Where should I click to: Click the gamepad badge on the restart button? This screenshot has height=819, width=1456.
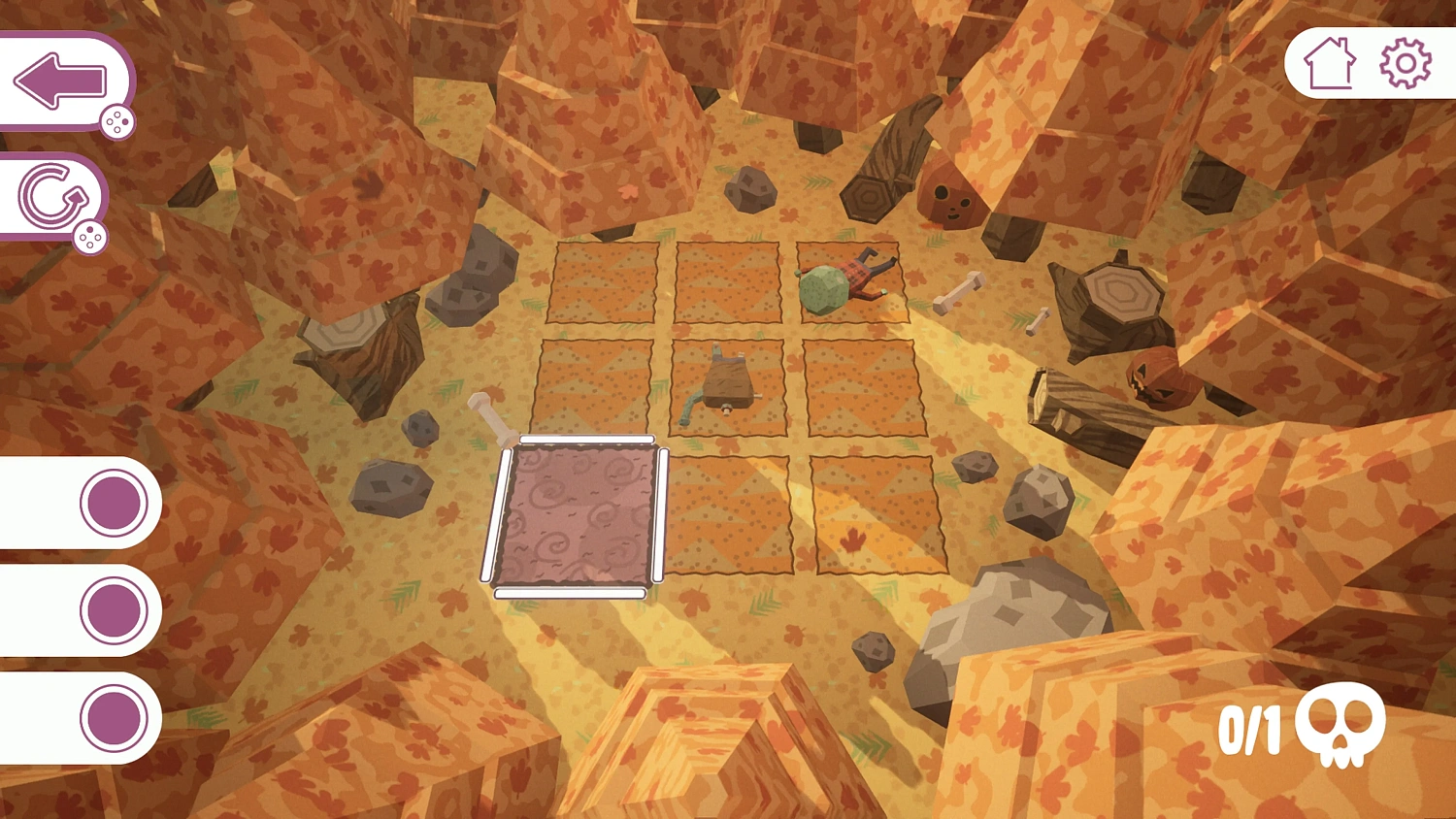click(x=91, y=236)
